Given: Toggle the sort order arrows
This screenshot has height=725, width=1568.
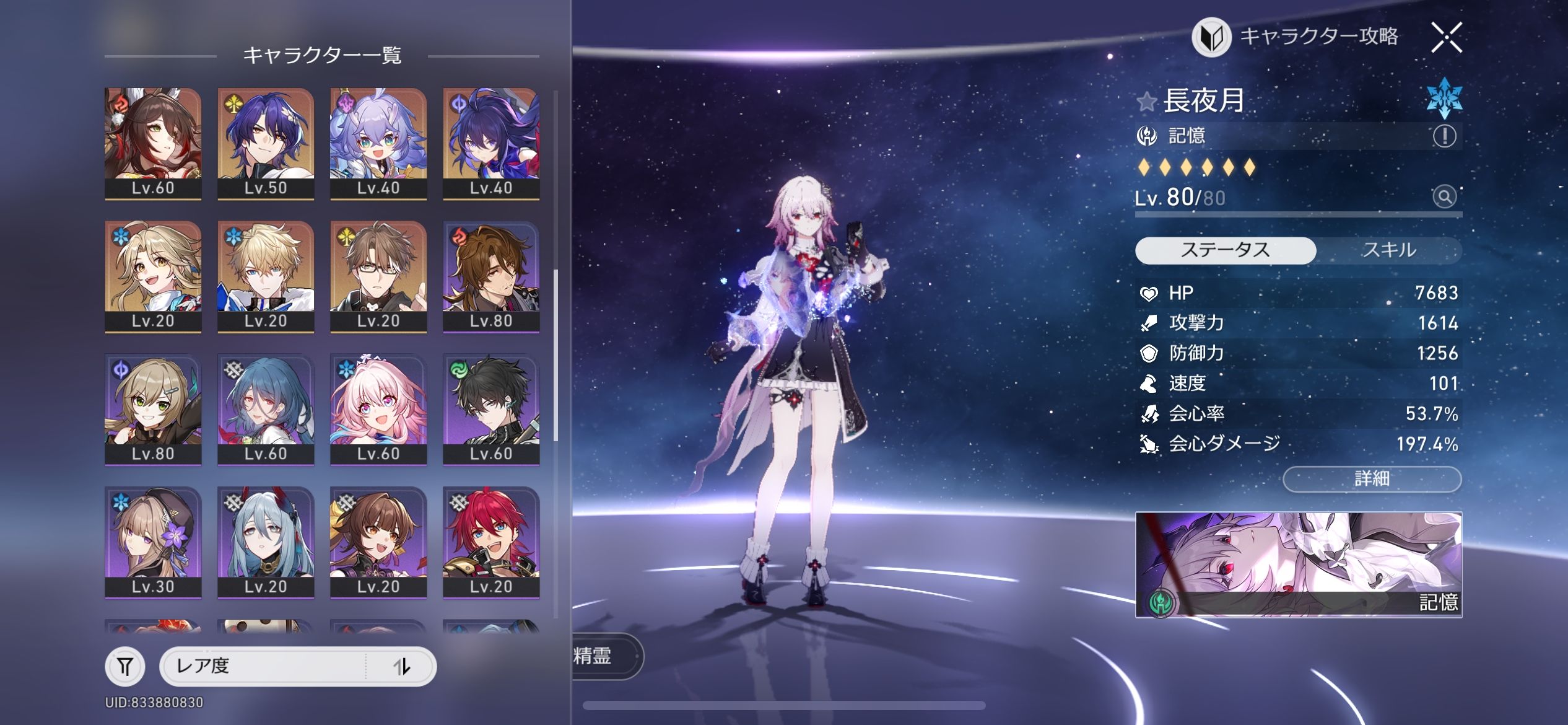Looking at the screenshot, I should (x=402, y=667).
